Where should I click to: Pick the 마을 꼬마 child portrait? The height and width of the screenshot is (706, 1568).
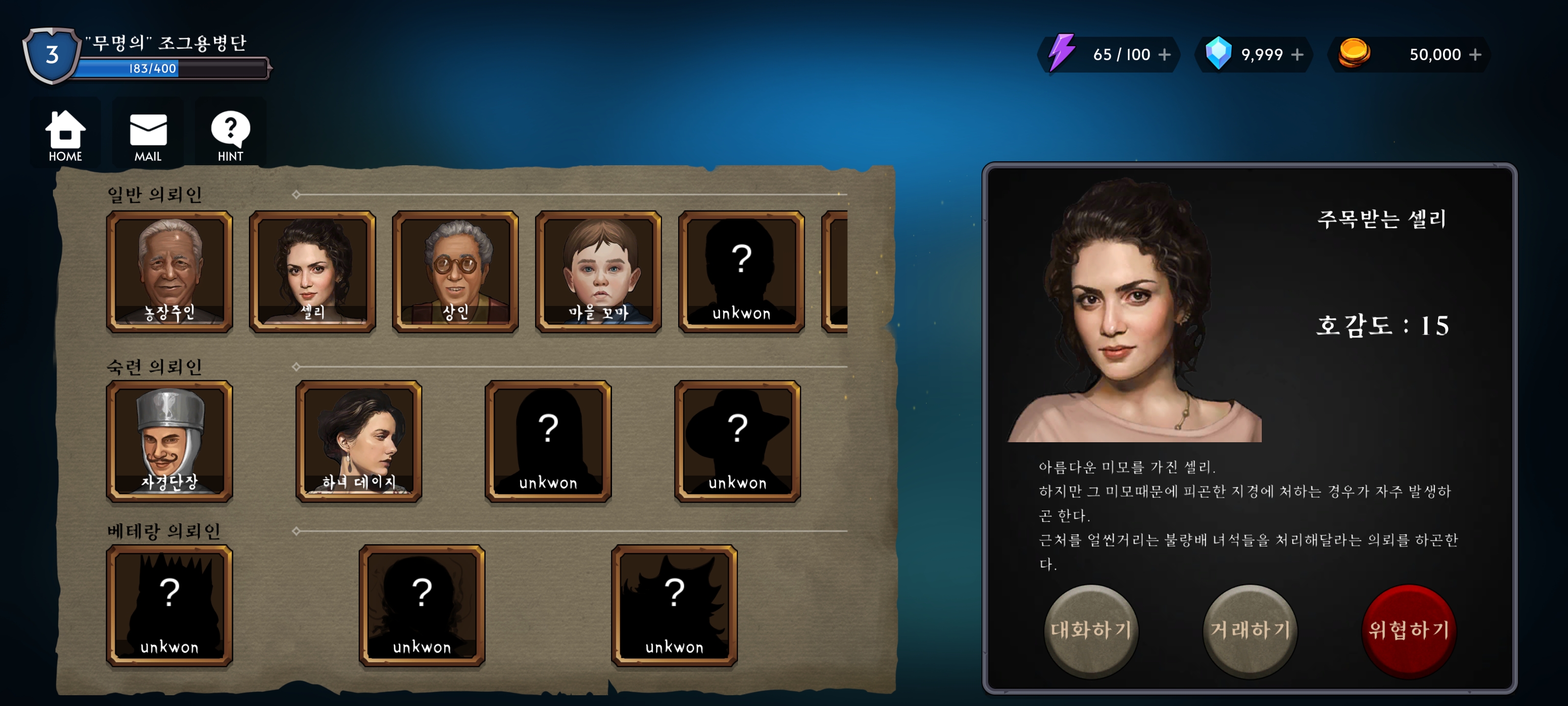pyautogui.click(x=598, y=272)
